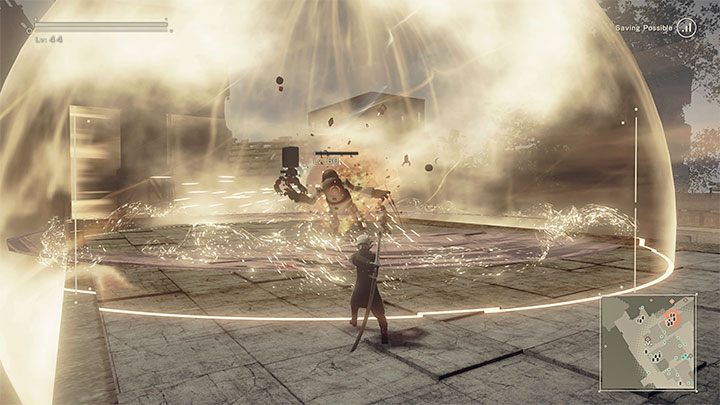
Task: Click the Saving Possible indicator icon
Action: point(686,29)
